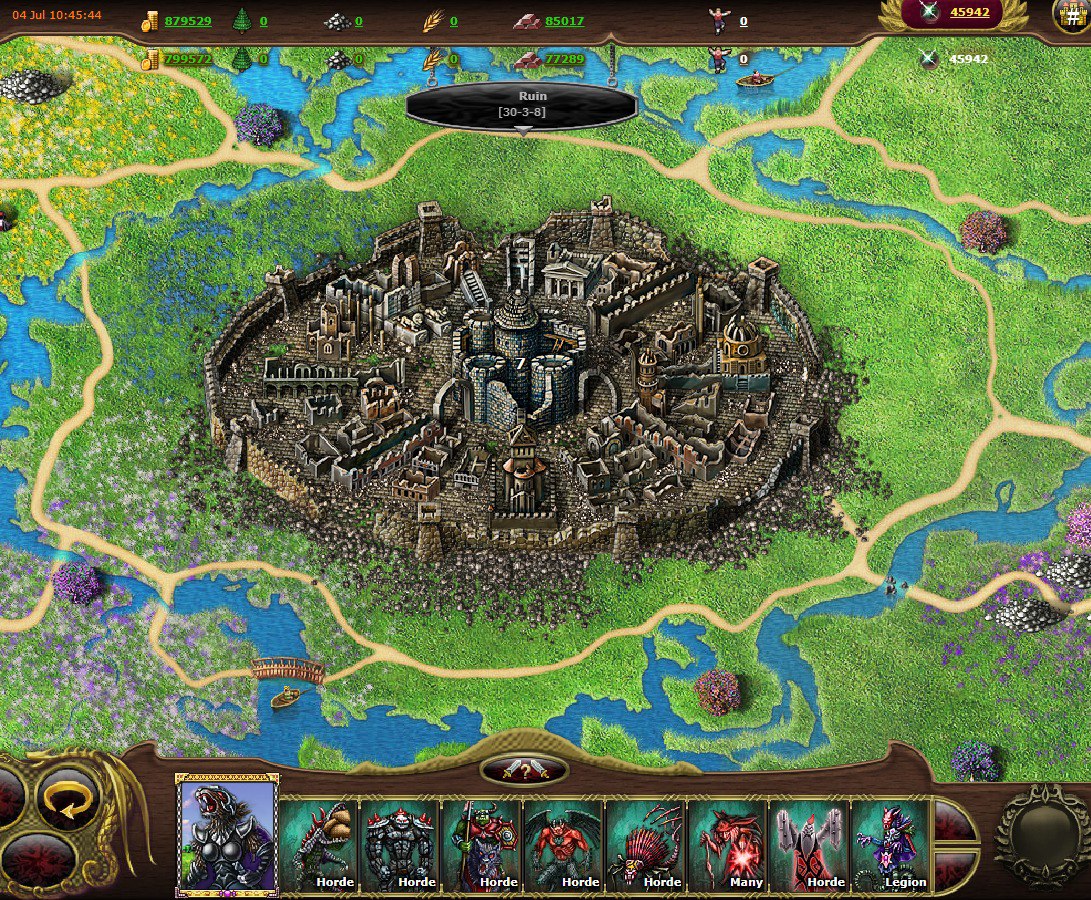The width and height of the screenshot is (1091, 900).
Task: Click the army strength value 45942
Action: (969, 12)
